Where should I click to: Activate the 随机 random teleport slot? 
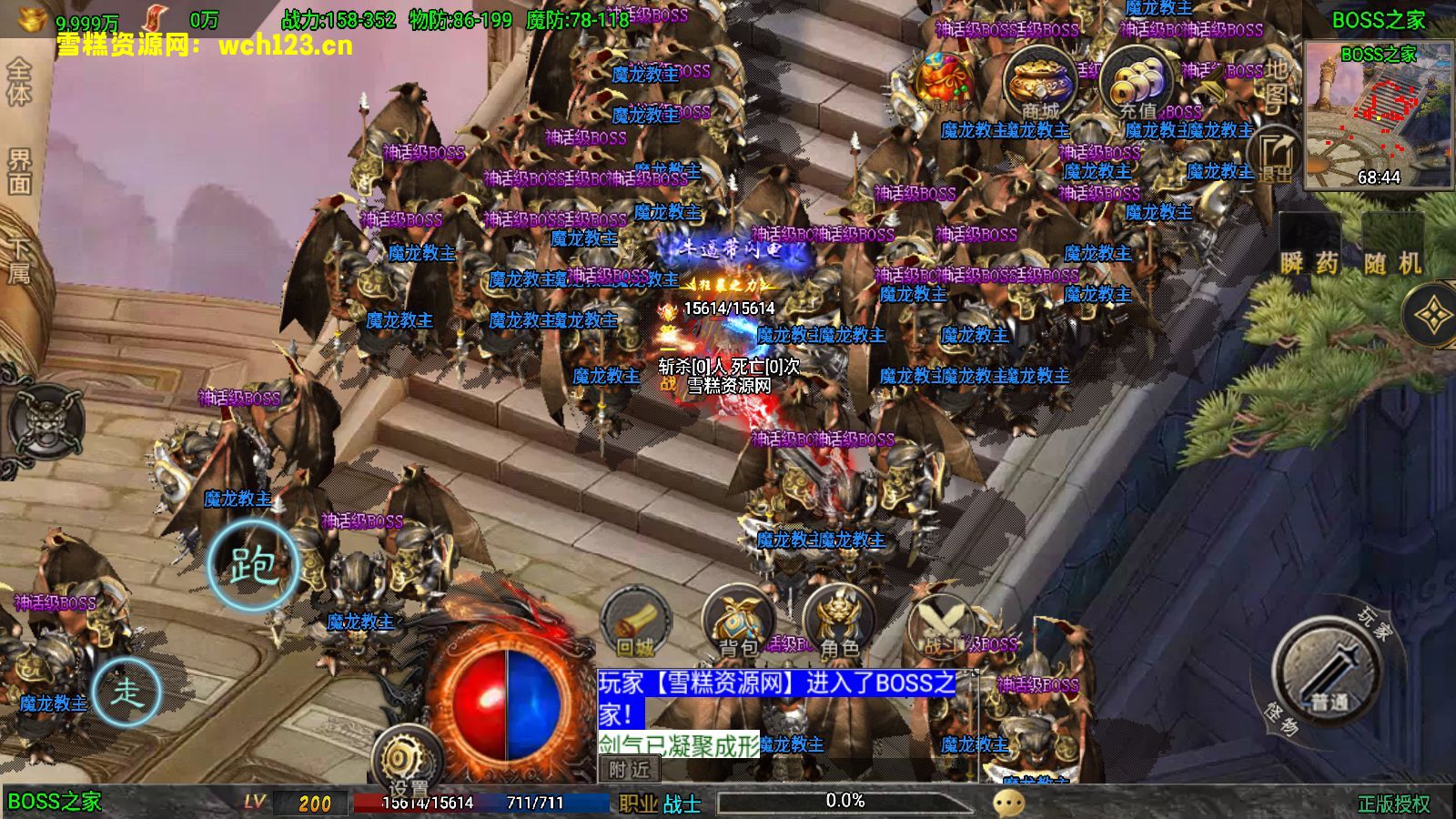point(1392,250)
